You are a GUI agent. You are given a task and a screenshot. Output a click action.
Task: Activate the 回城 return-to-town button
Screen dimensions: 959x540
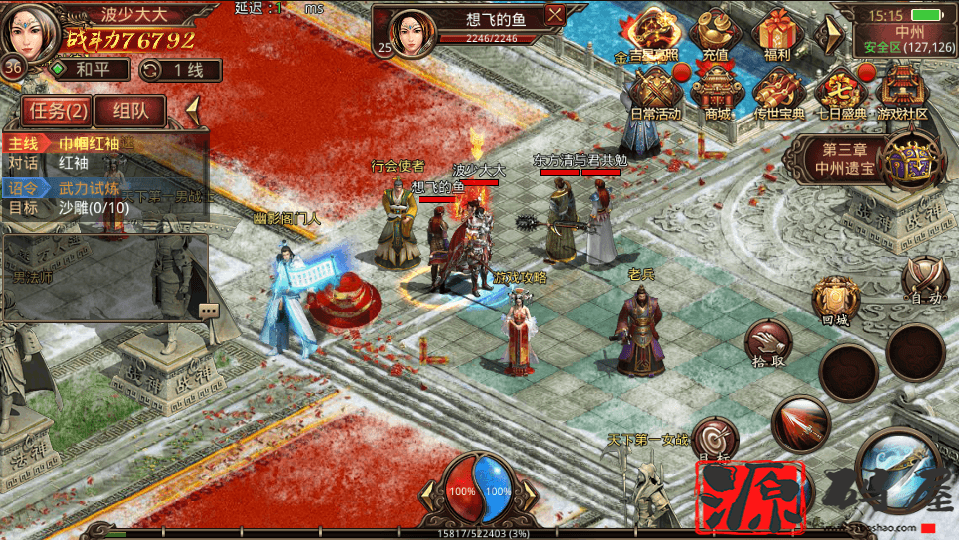tap(835, 300)
